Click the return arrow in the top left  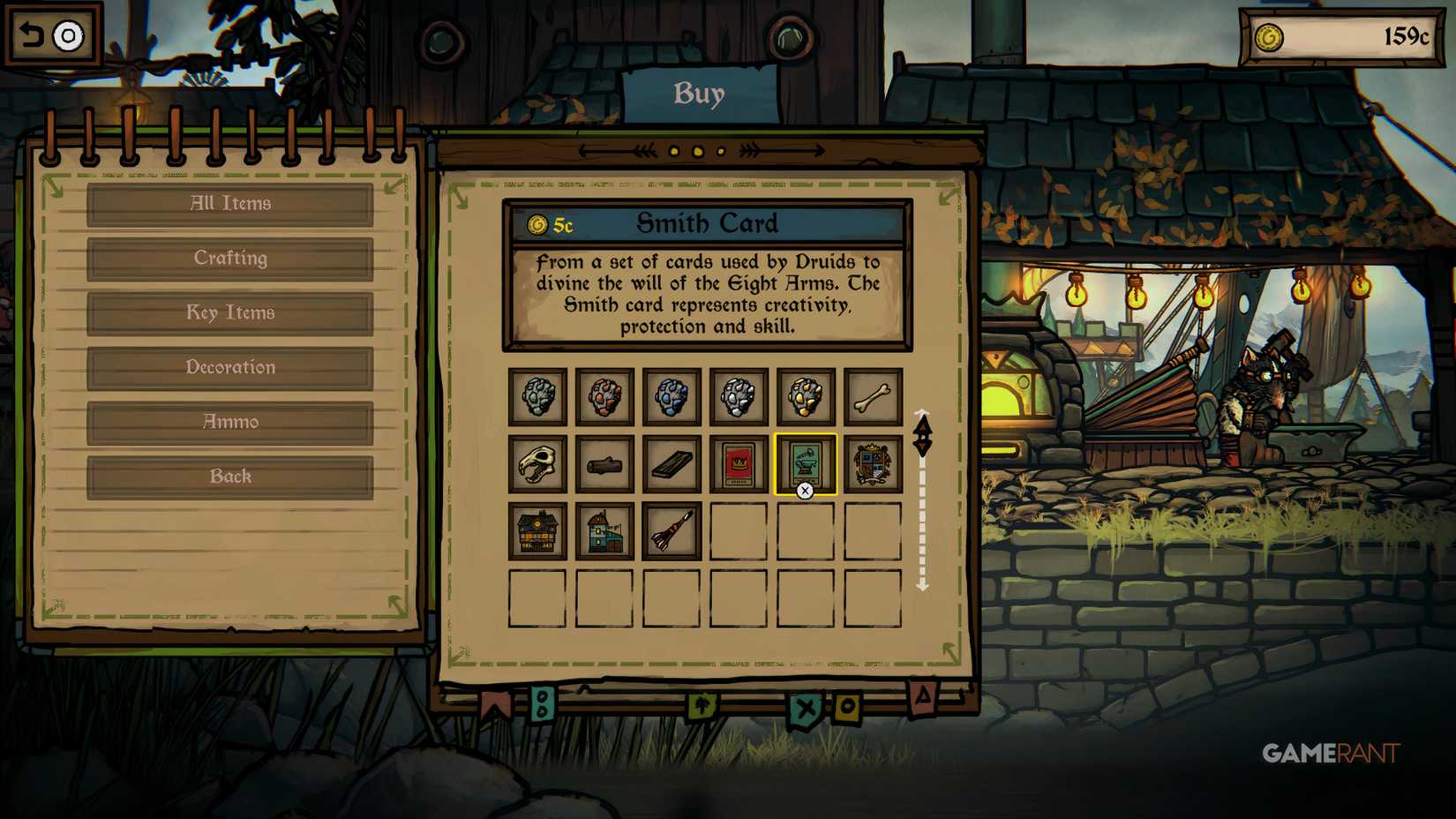[33, 33]
